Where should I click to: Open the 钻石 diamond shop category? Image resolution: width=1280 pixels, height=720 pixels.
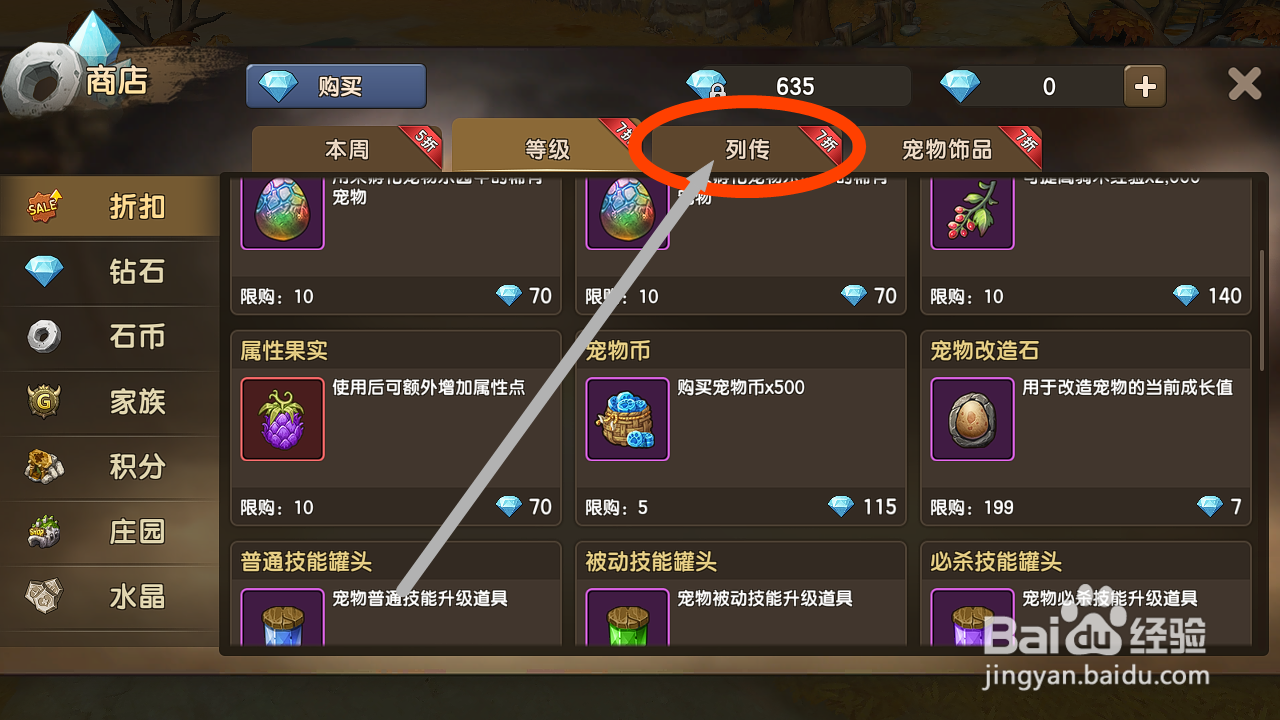tap(42, 271)
